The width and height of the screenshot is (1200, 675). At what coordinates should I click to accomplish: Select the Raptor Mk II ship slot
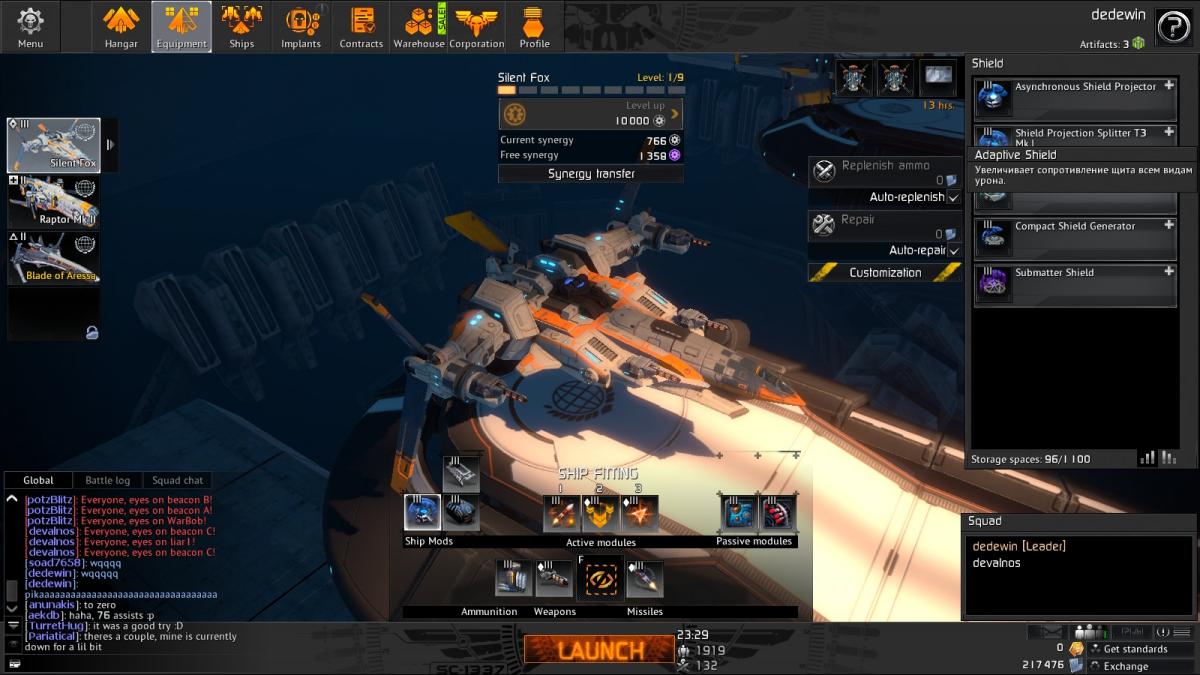[53, 202]
